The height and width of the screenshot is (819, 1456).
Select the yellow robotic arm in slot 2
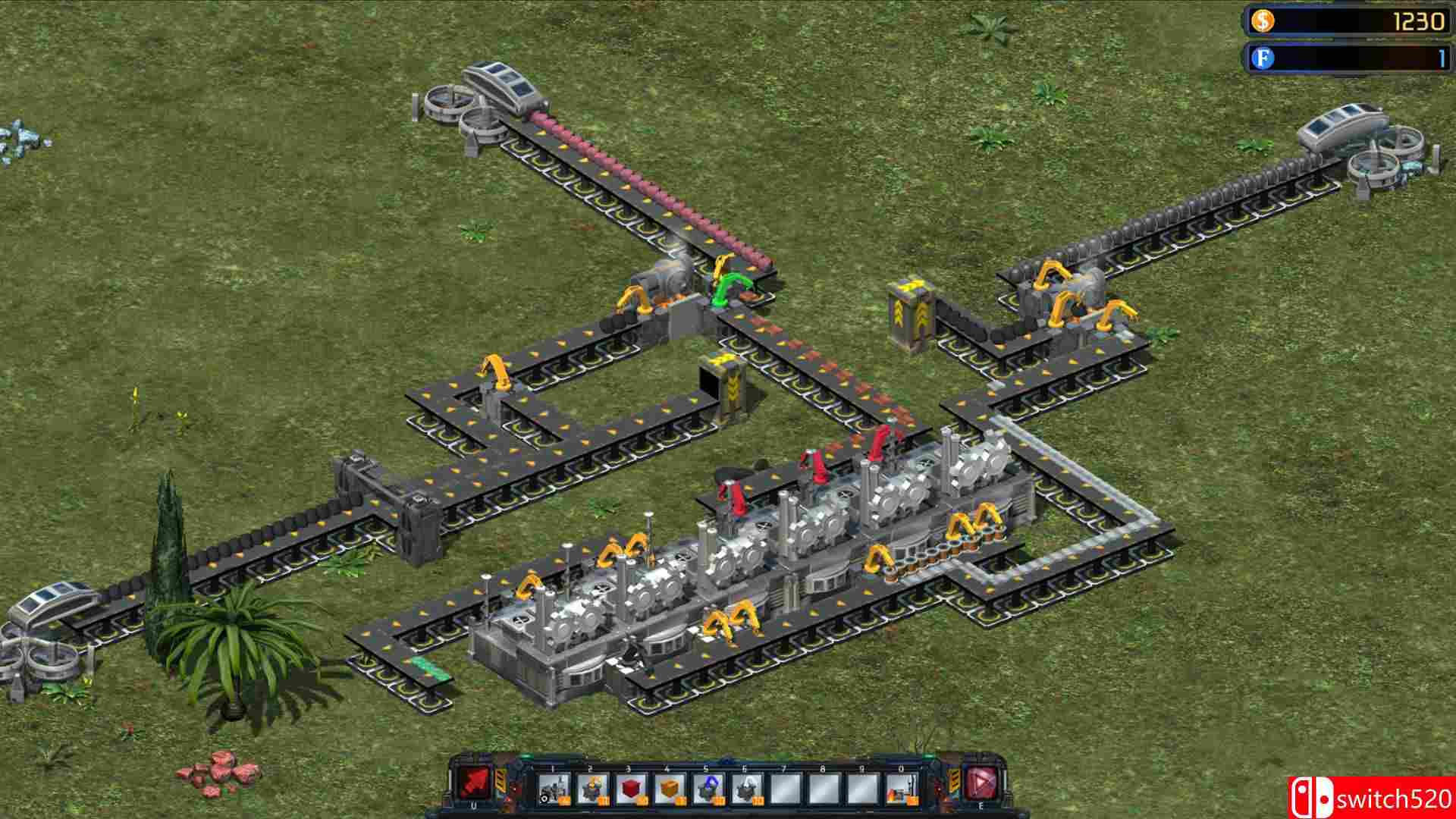(591, 789)
